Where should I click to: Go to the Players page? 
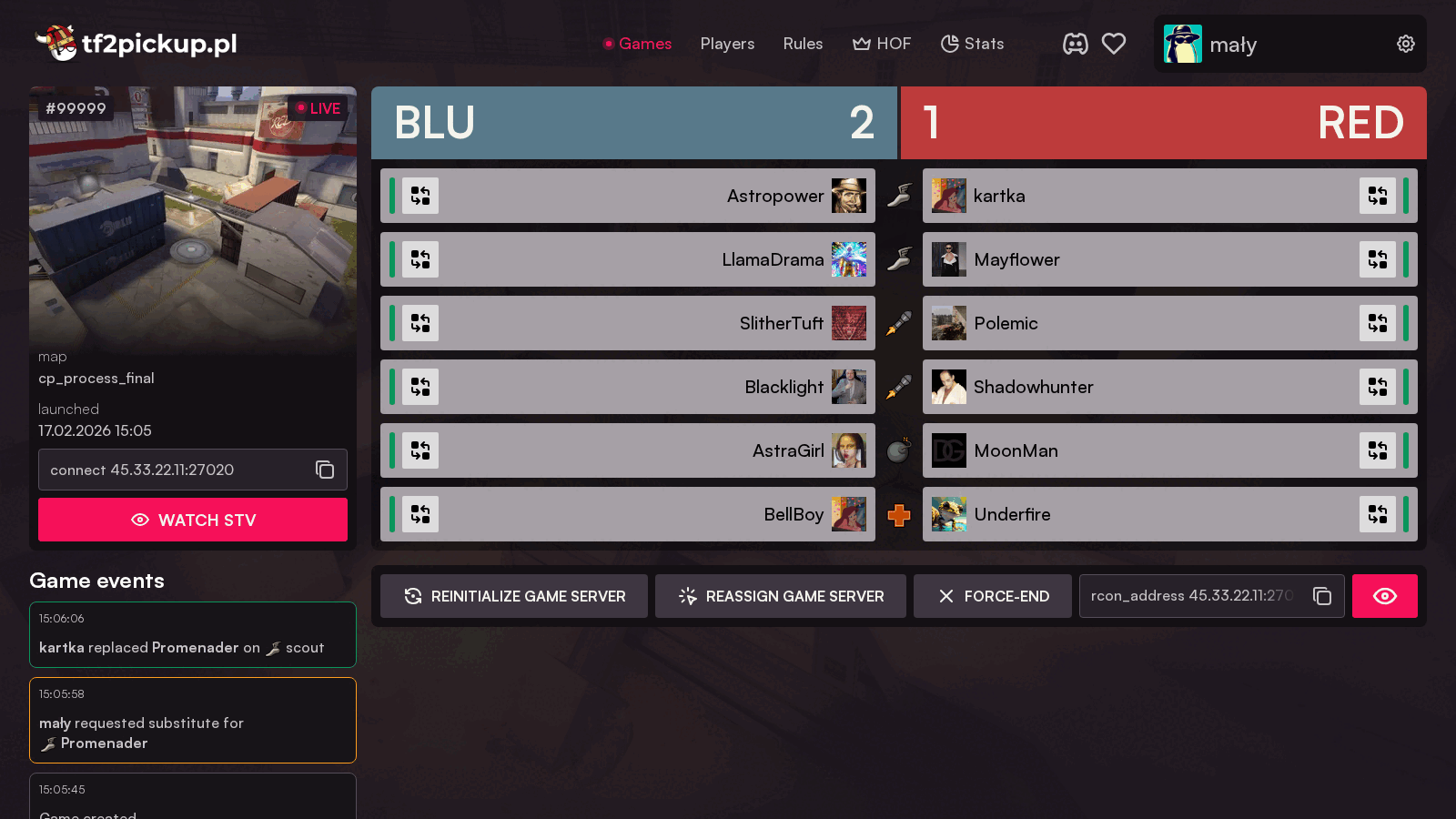coord(727,43)
